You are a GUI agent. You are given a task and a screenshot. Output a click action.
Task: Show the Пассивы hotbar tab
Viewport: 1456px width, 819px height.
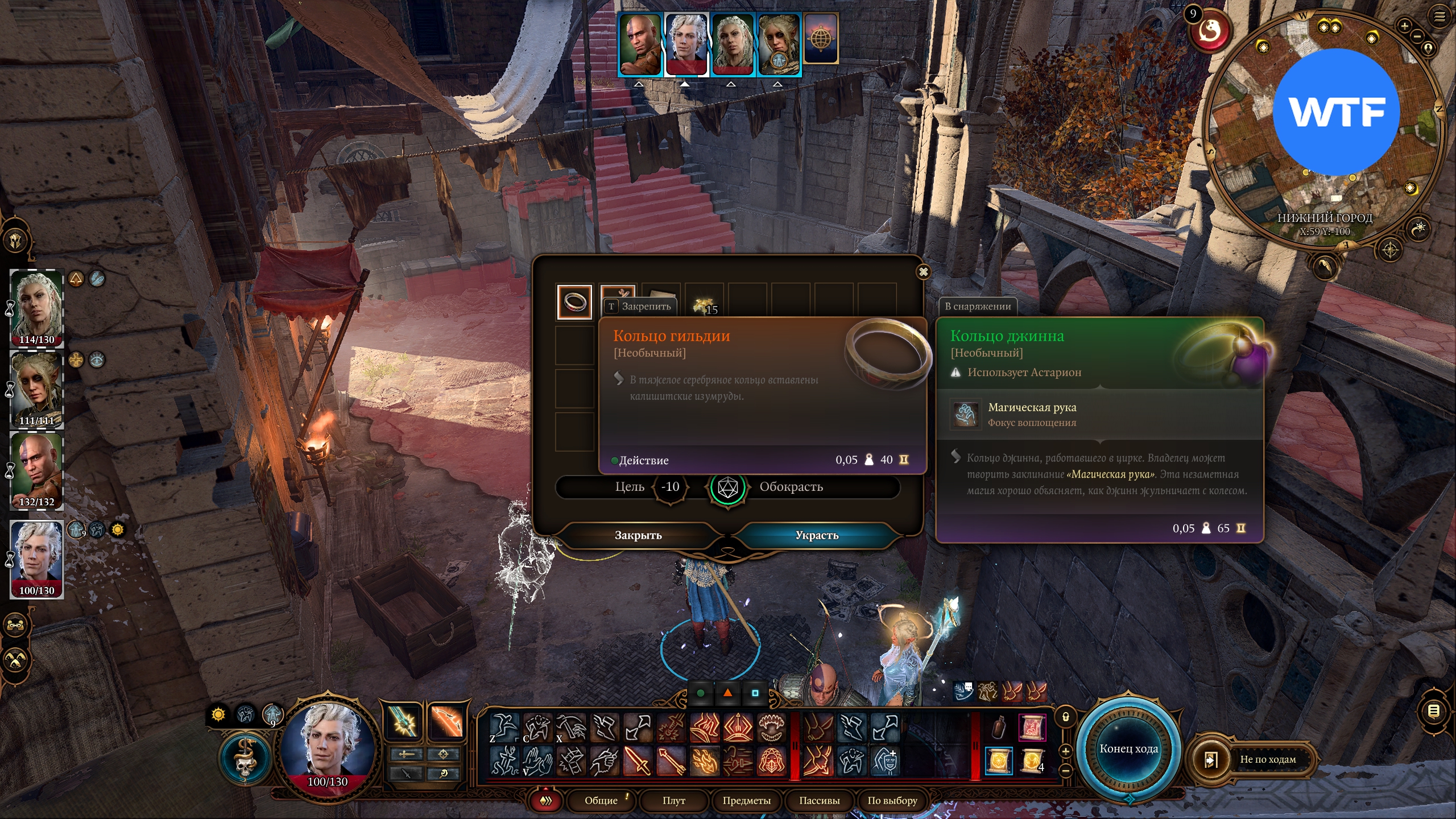pos(819,801)
